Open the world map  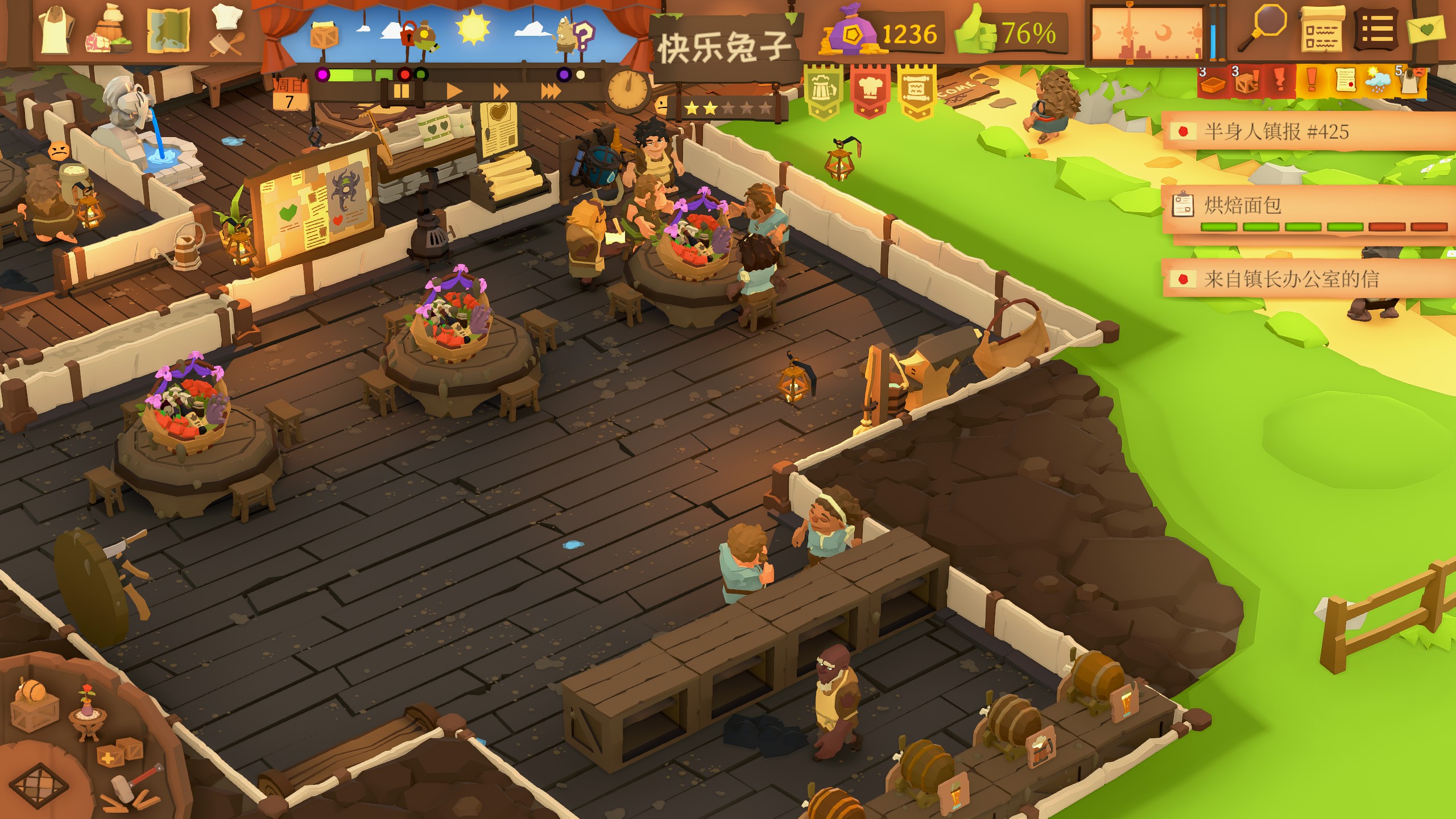point(168,31)
